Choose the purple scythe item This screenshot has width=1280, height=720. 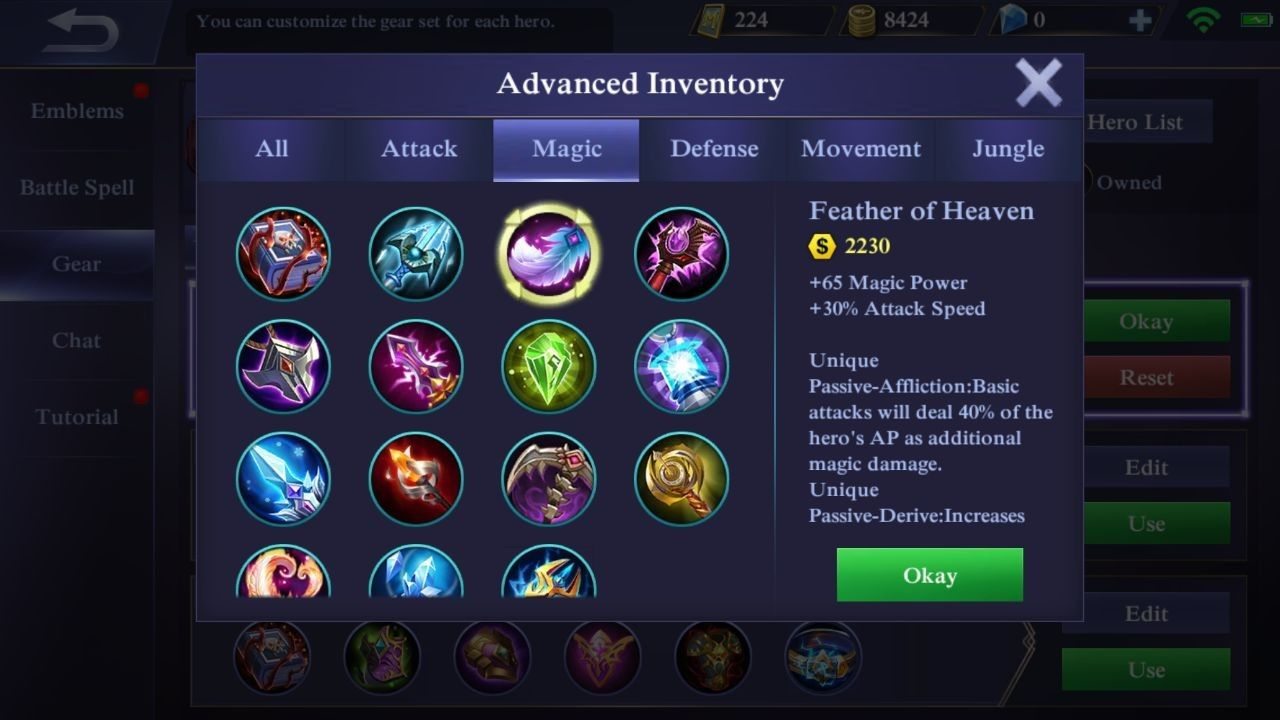[549, 479]
